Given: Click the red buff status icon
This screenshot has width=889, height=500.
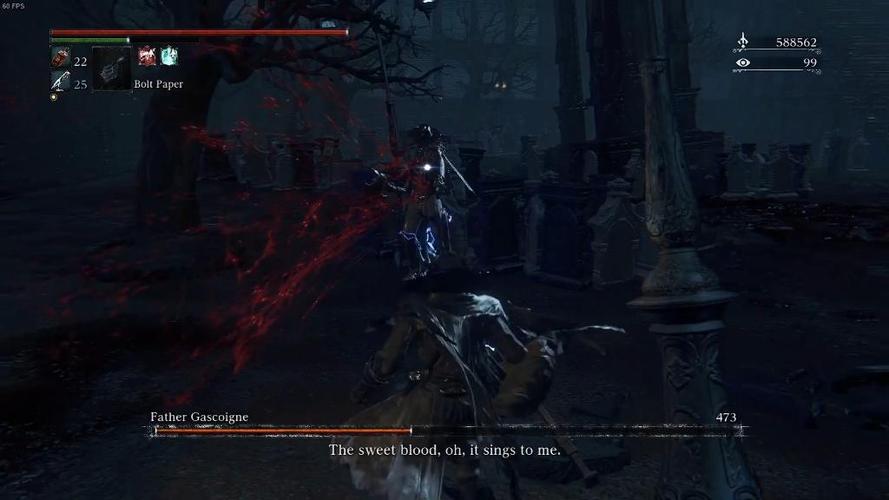Looking at the screenshot, I should click(x=146, y=56).
